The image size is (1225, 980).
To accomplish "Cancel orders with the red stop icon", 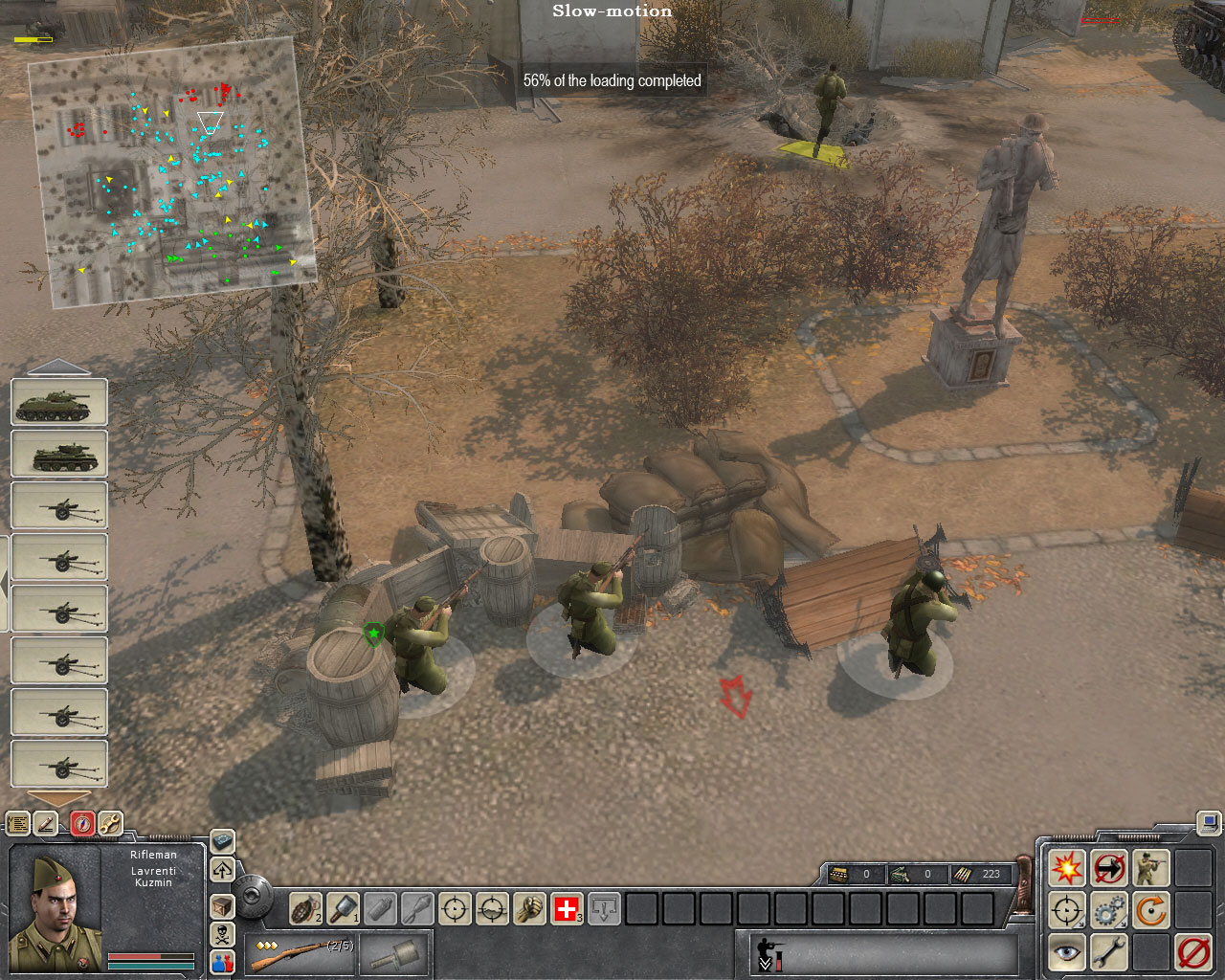I will pyautogui.click(x=1193, y=953).
